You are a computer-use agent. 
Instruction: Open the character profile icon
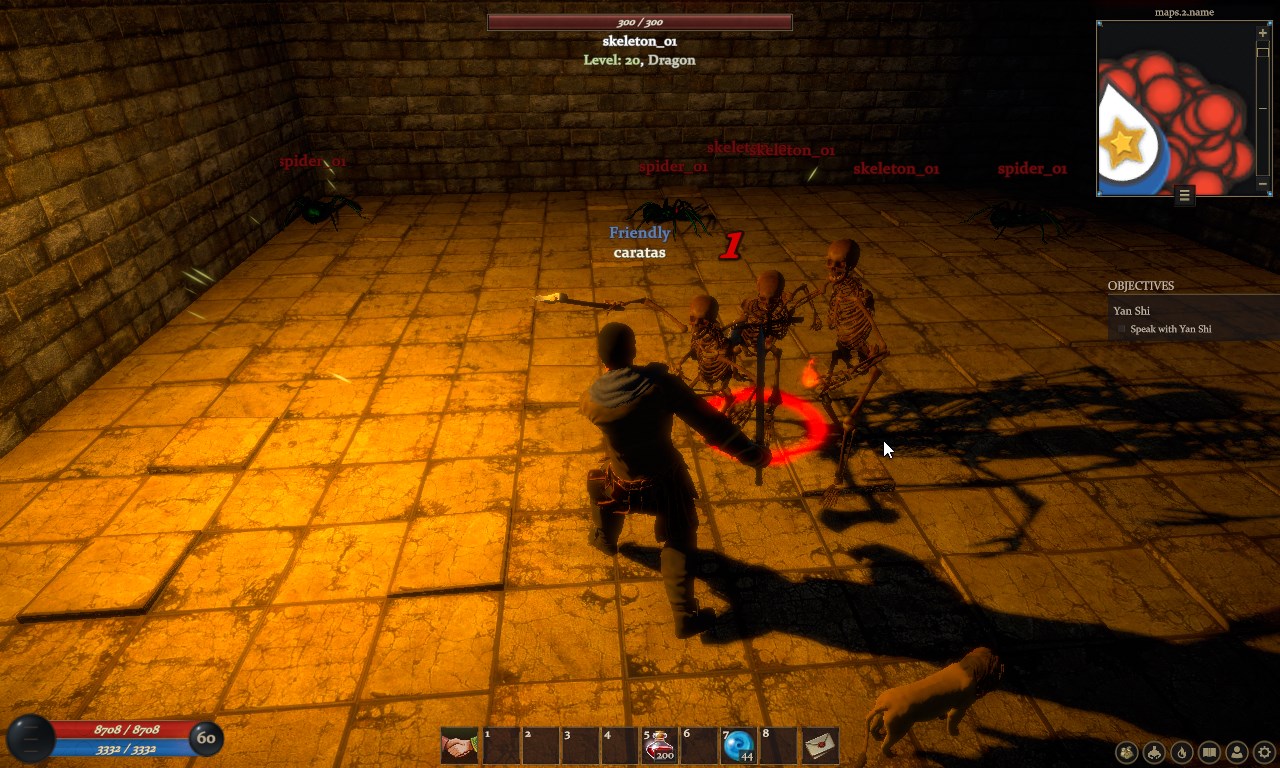(1237, 753)
